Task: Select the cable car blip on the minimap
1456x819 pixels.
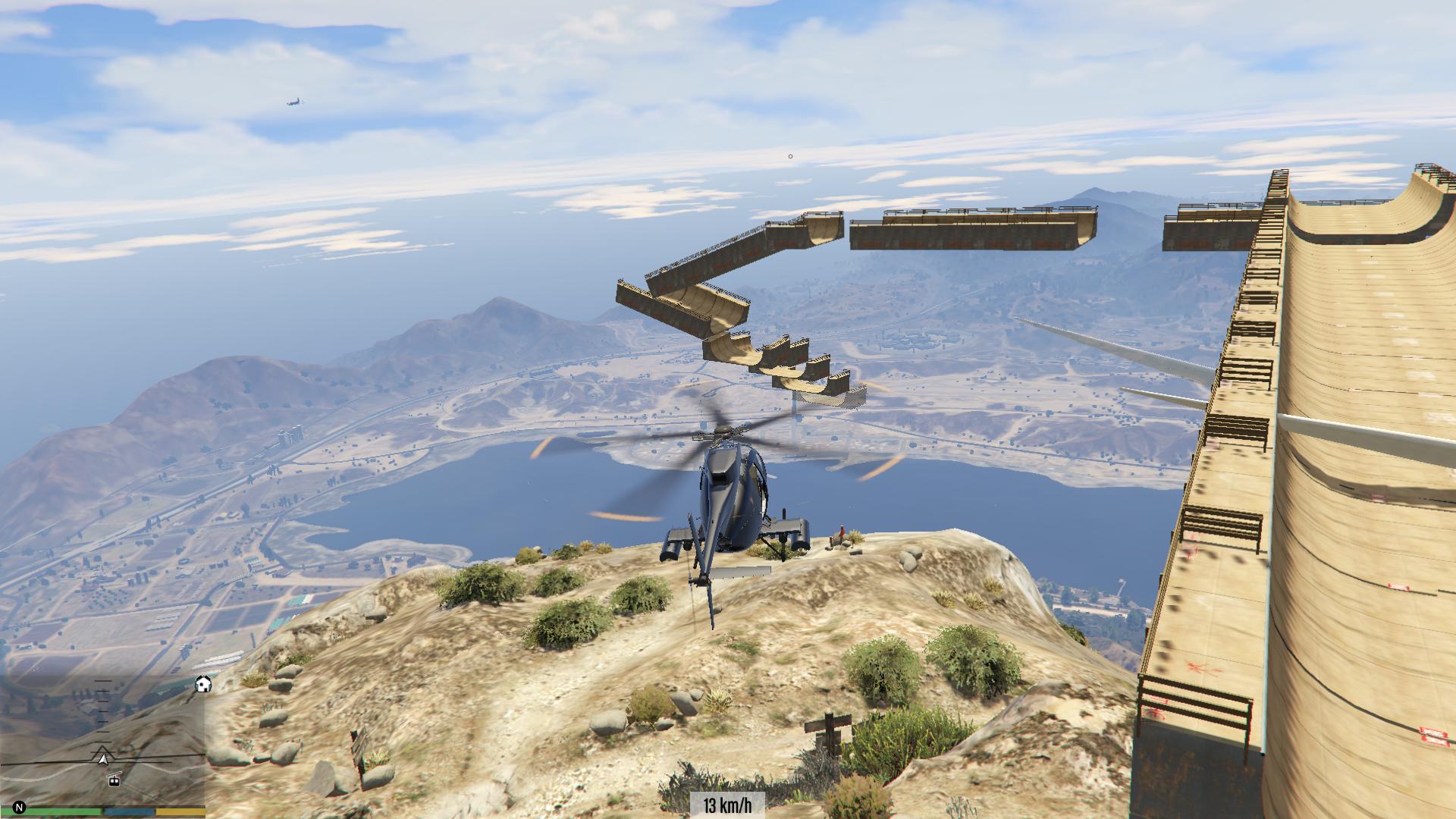Action: (x=115, y=780)
